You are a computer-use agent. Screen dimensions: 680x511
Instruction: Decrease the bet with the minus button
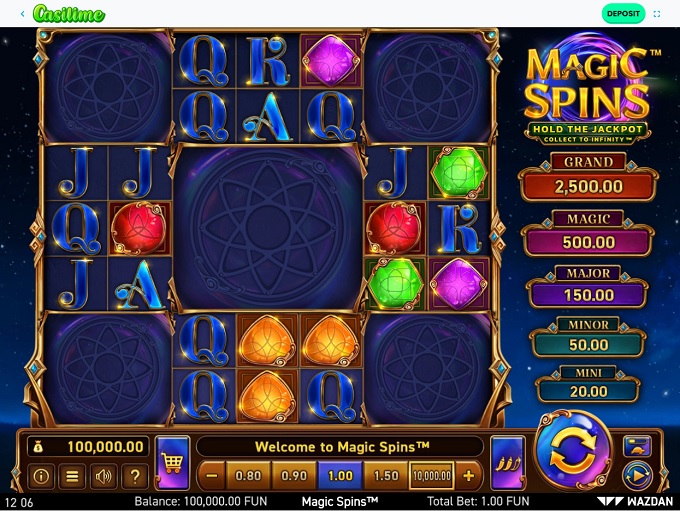(x=211, y=475)
